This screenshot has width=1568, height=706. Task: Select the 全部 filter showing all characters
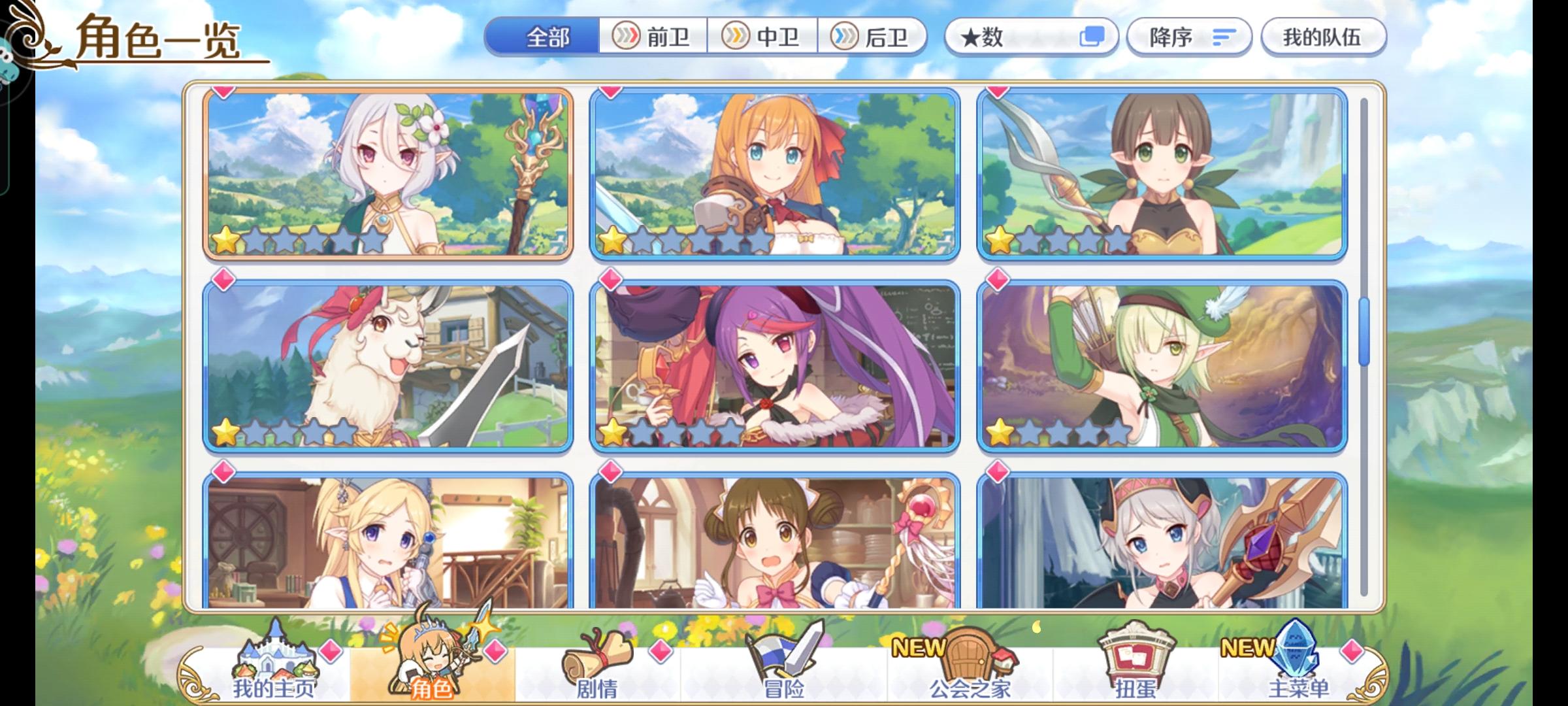[x=546, y=37]
